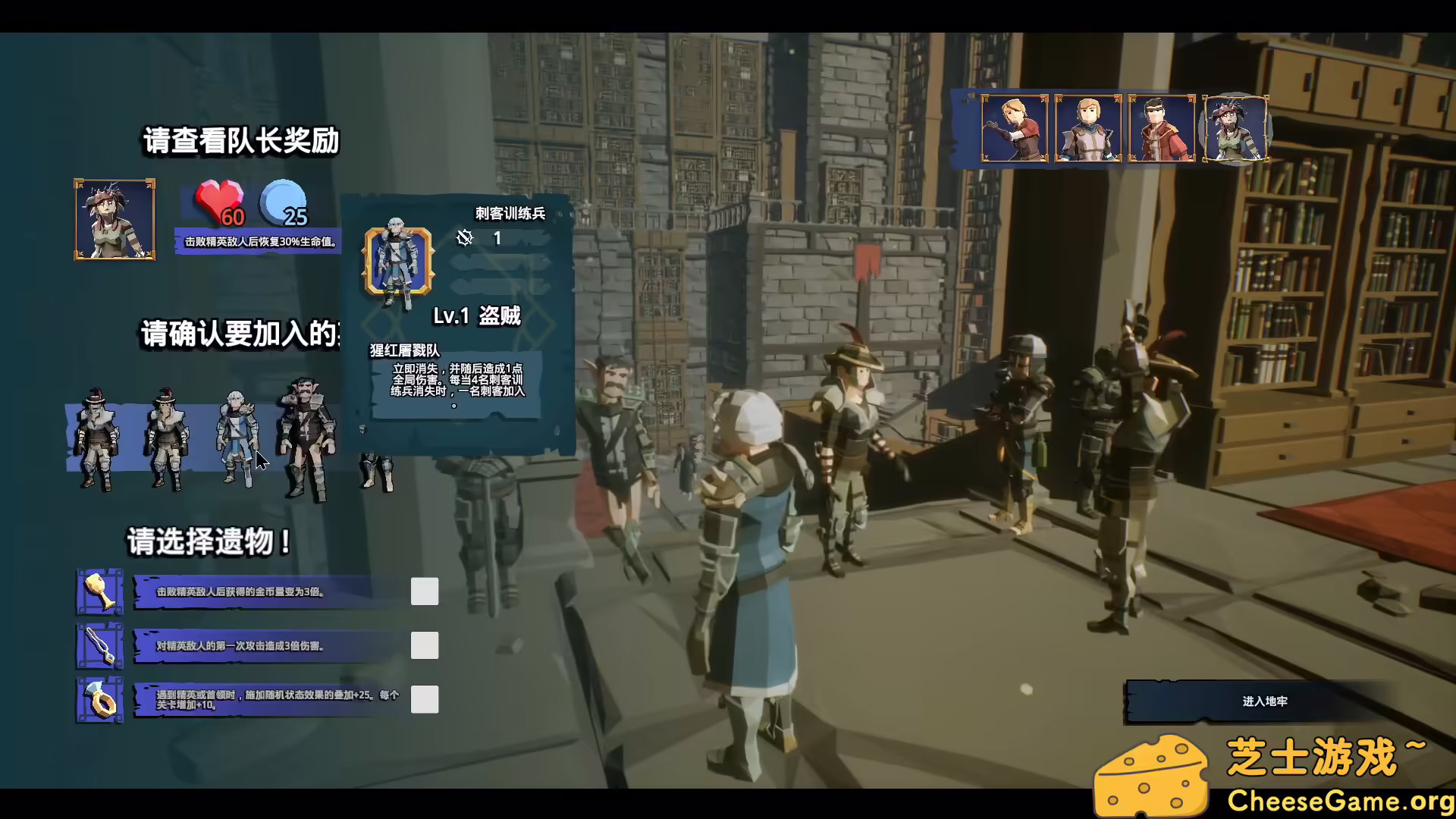The image size is (1456, 819).
Task: Check the box for the triple gold relic
Action: 425,591
